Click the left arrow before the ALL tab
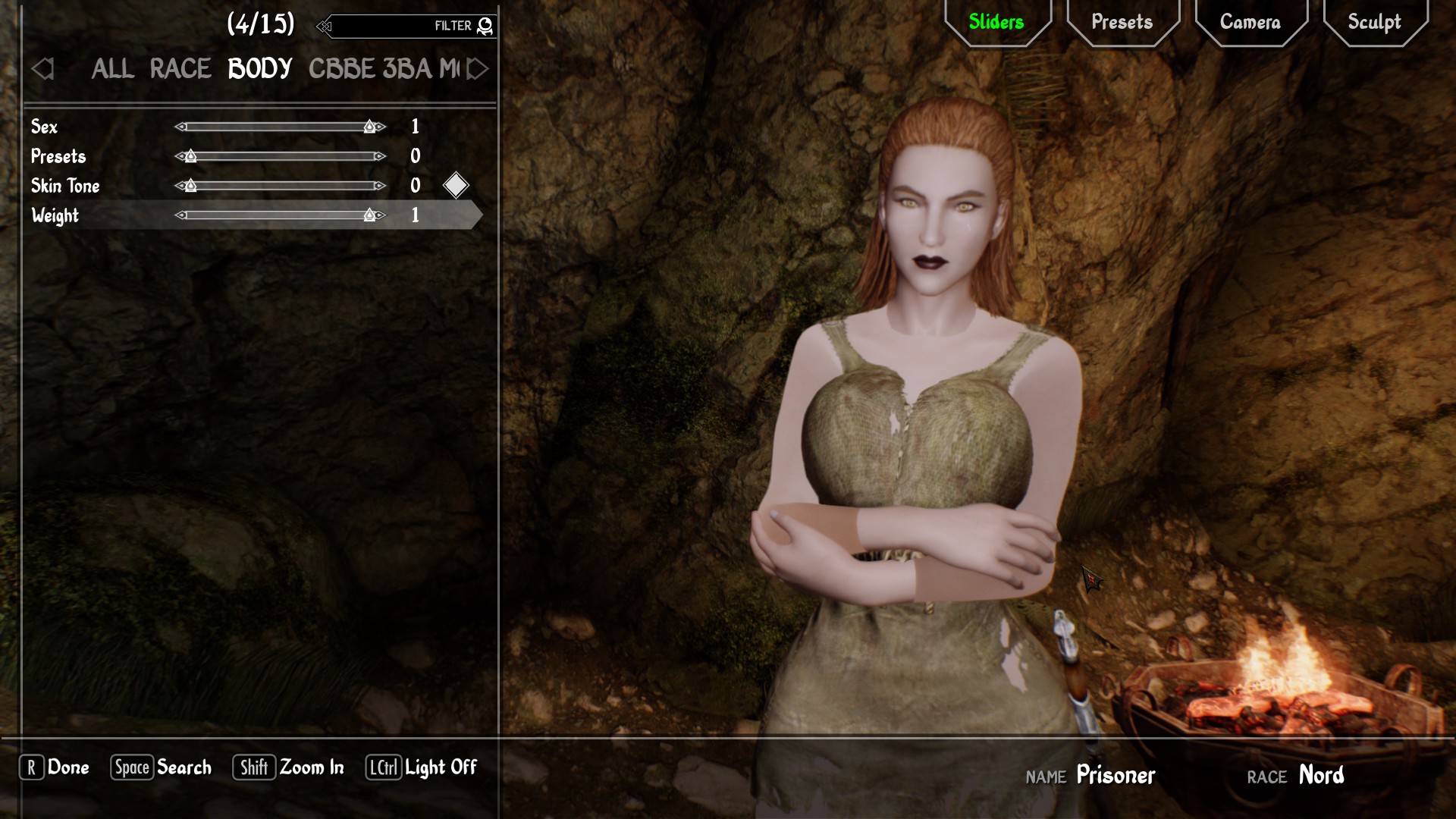Viewport: 1456px width, 819px height. (x=43, y=70)
